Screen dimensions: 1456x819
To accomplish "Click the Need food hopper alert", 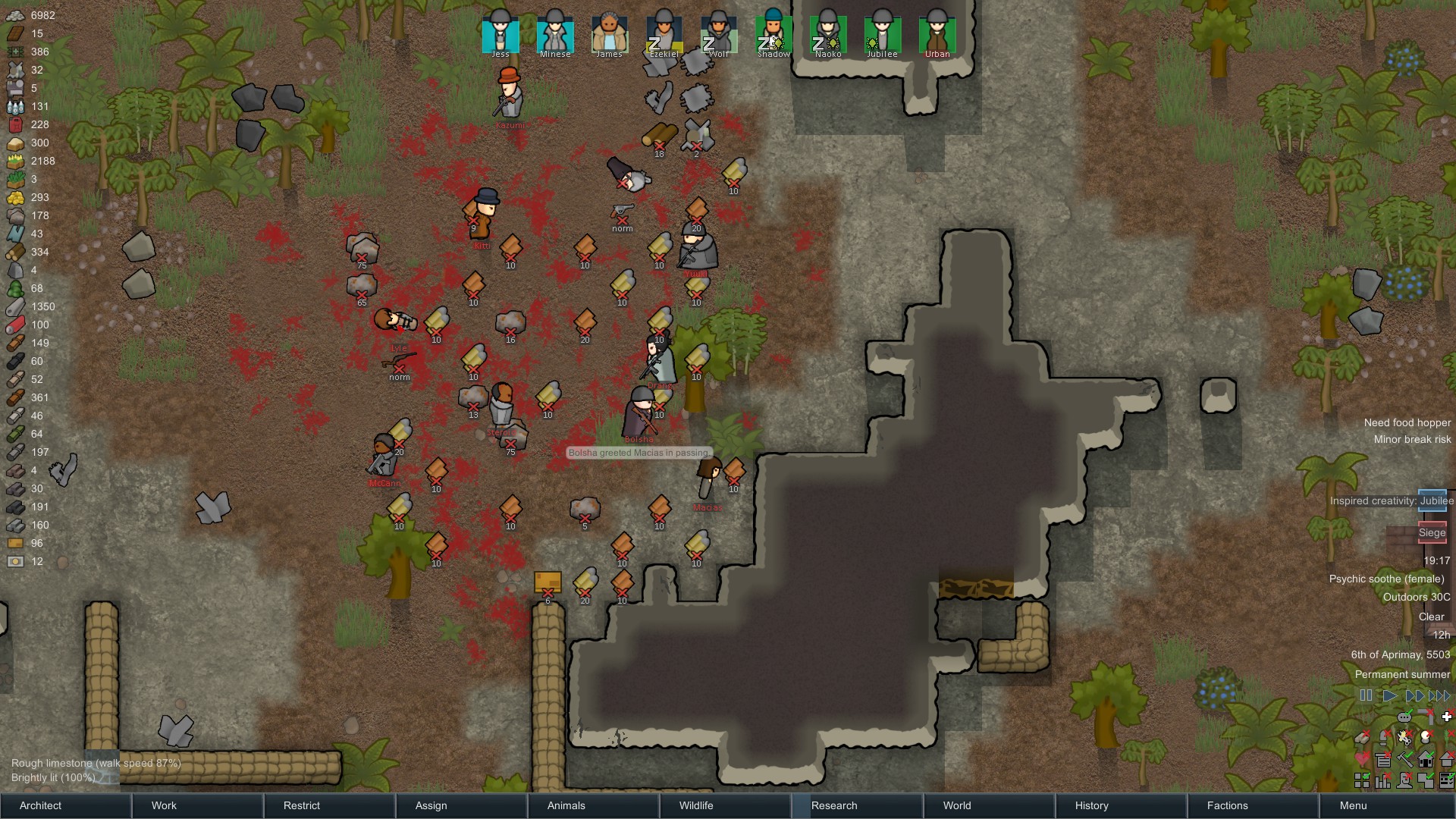I will [x=1407, y=422].
